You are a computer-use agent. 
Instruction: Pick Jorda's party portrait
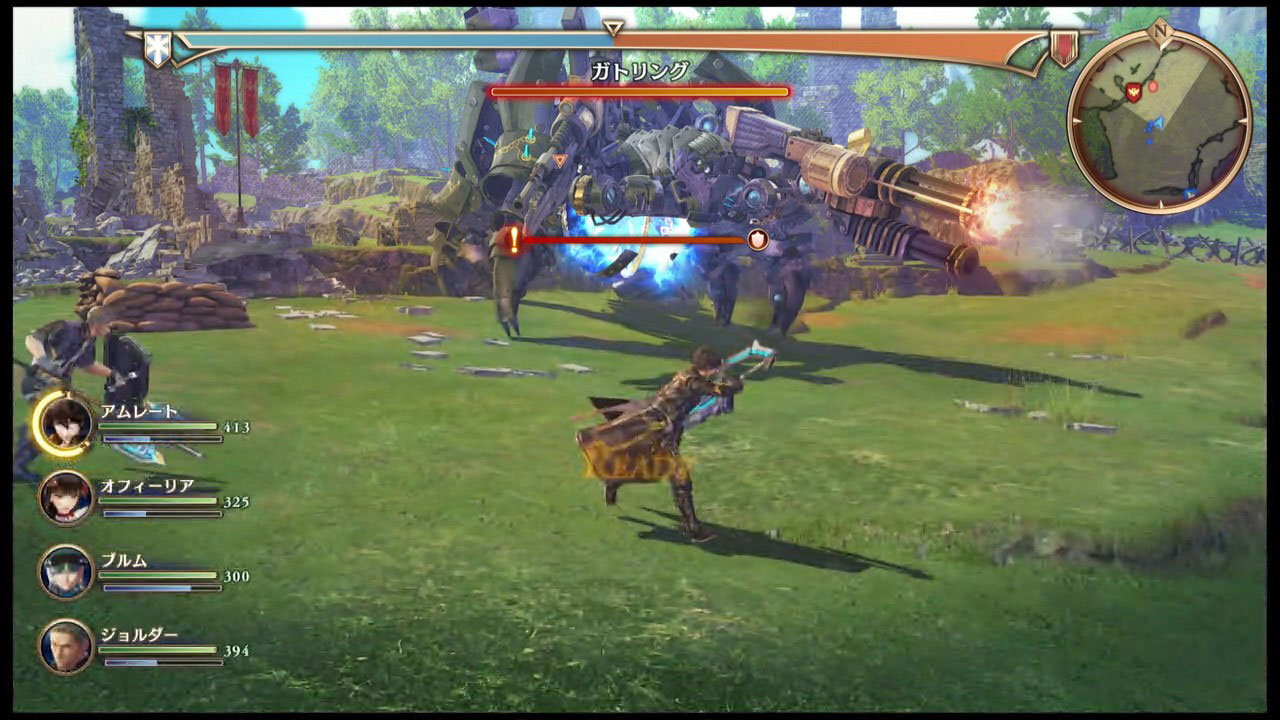tap(66, 646)
